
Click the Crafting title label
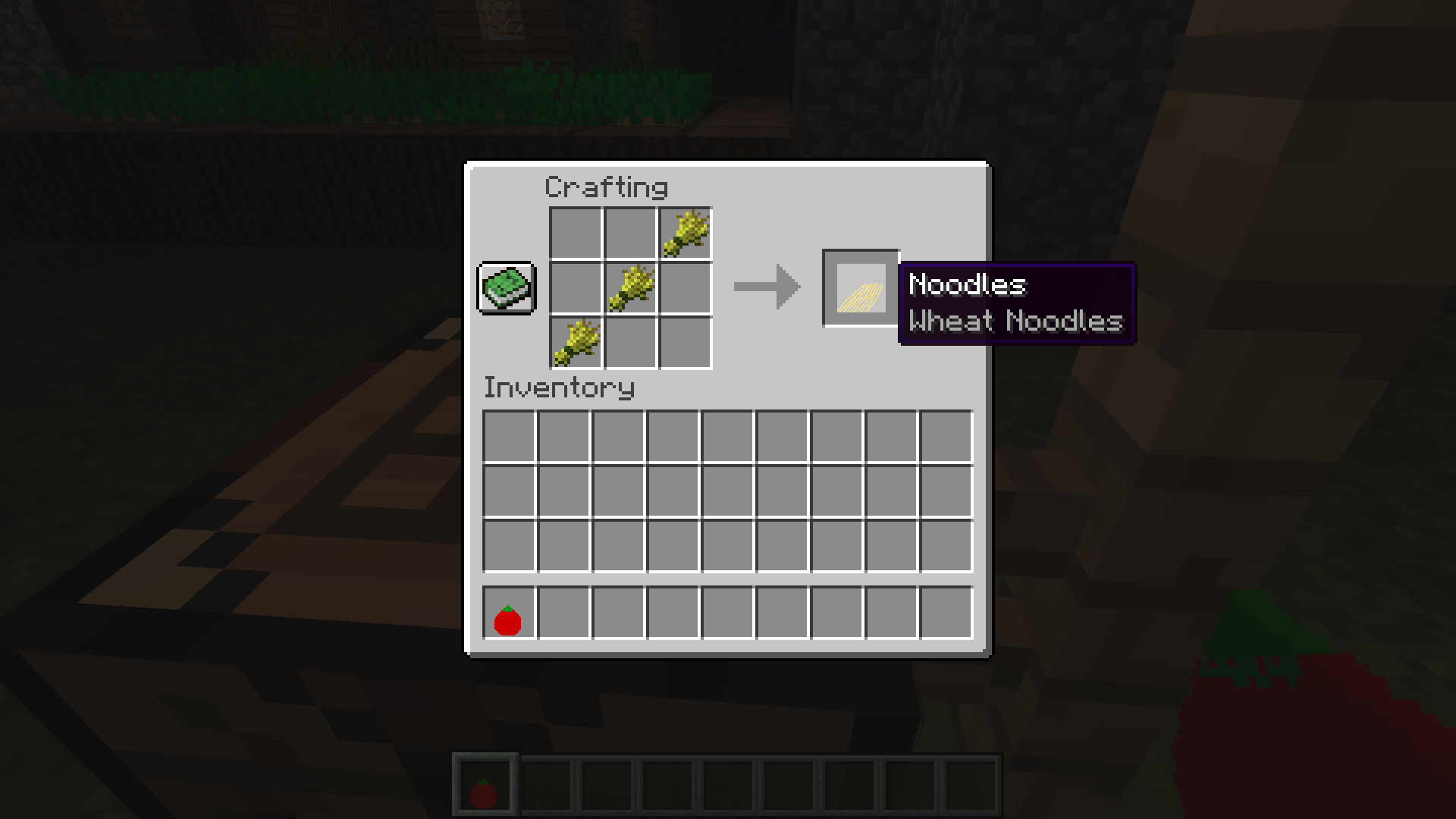tap(607, 187)
